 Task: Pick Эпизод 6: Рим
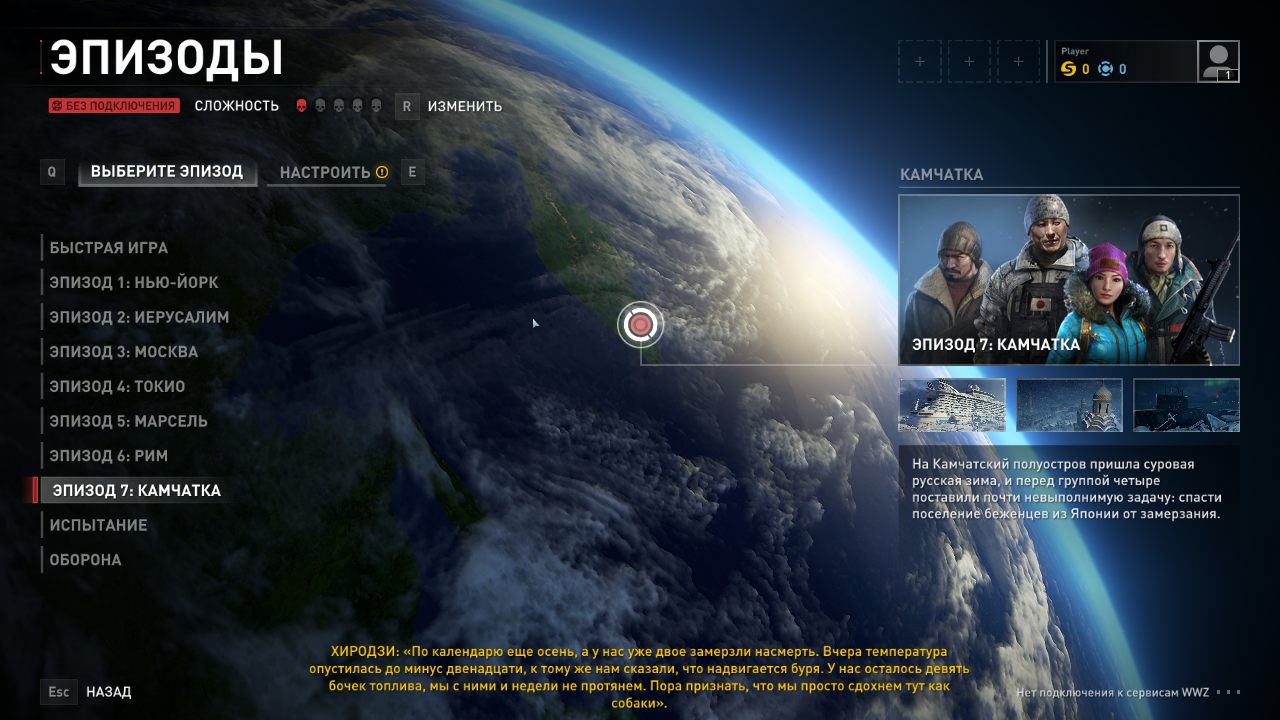[109, 456]
